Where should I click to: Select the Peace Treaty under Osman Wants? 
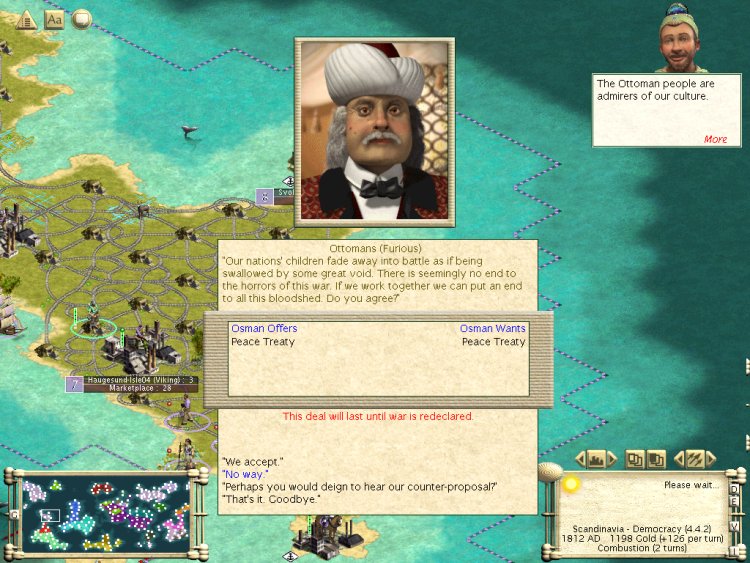[493, 342]
